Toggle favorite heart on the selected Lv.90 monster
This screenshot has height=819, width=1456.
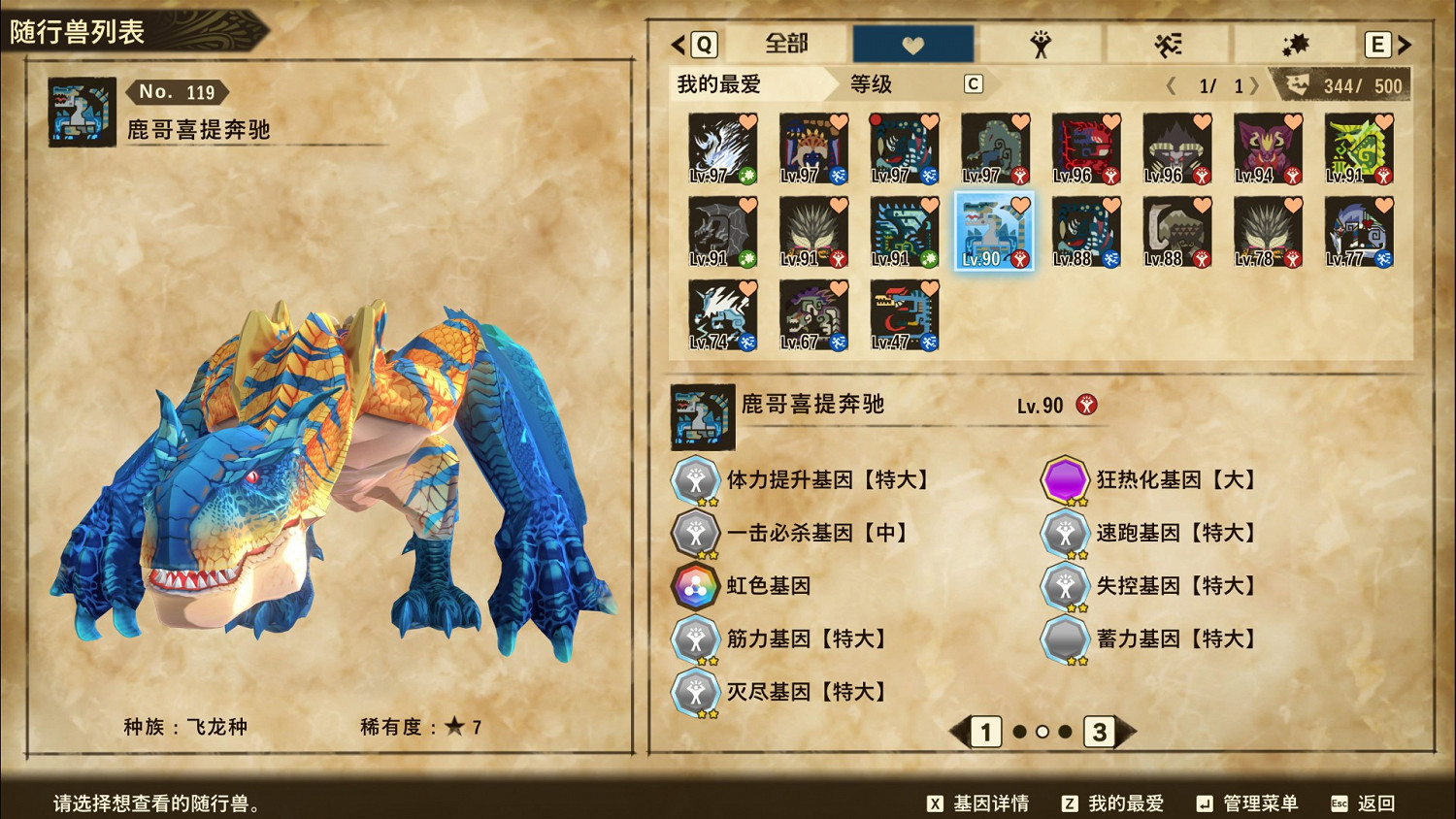1019,204
